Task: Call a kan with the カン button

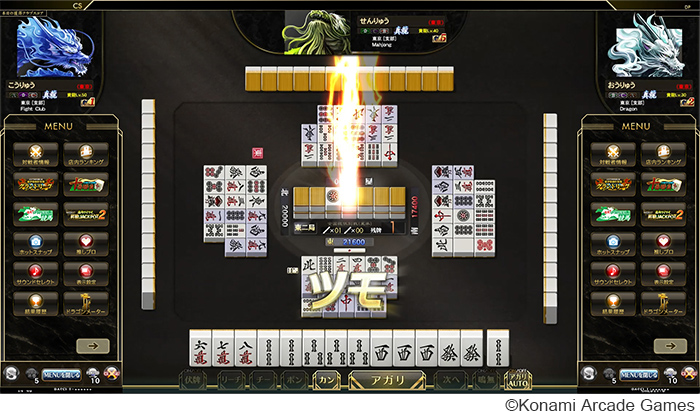Action: tap(325, 381)
